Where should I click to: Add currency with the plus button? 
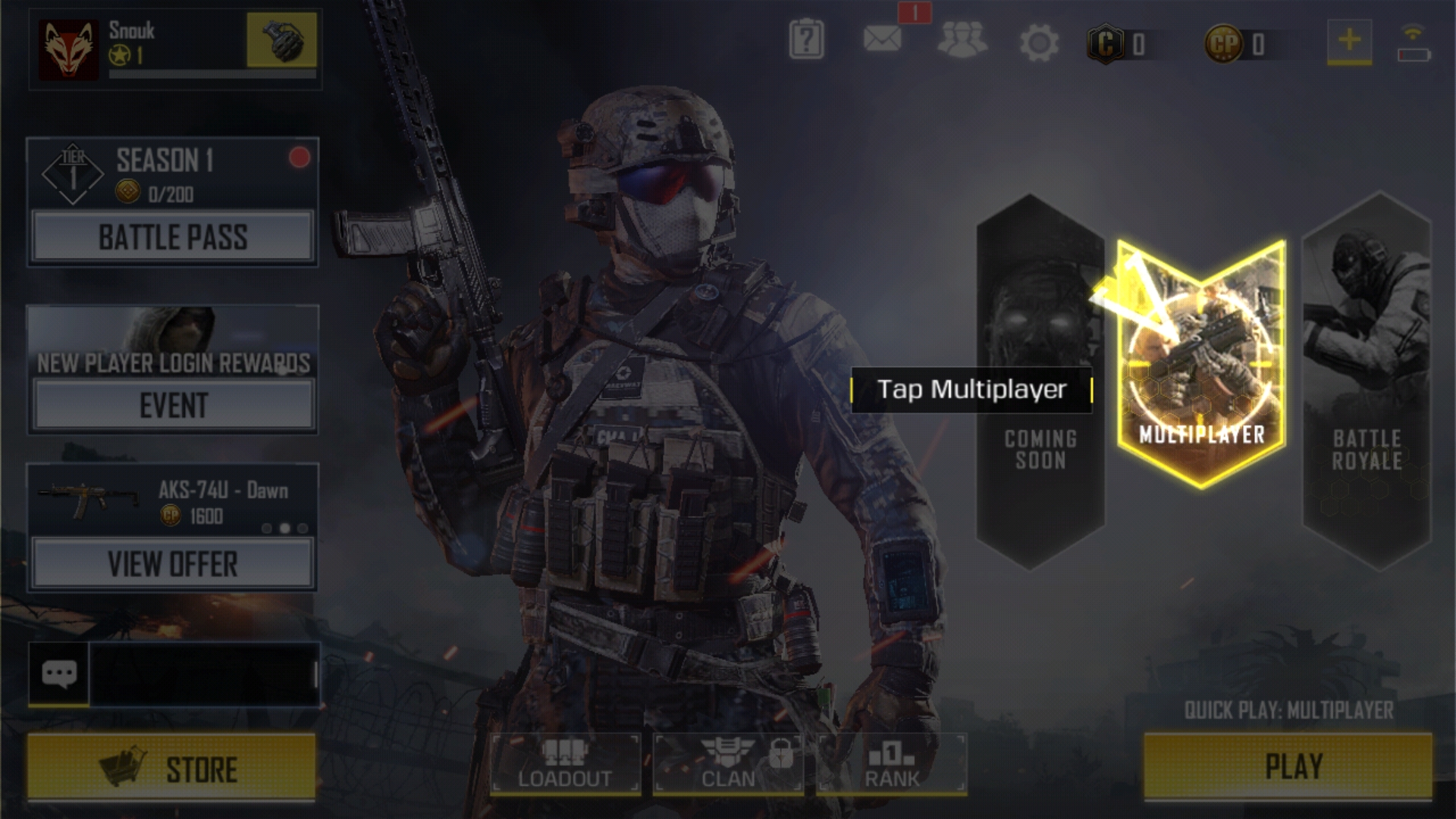1349,40
